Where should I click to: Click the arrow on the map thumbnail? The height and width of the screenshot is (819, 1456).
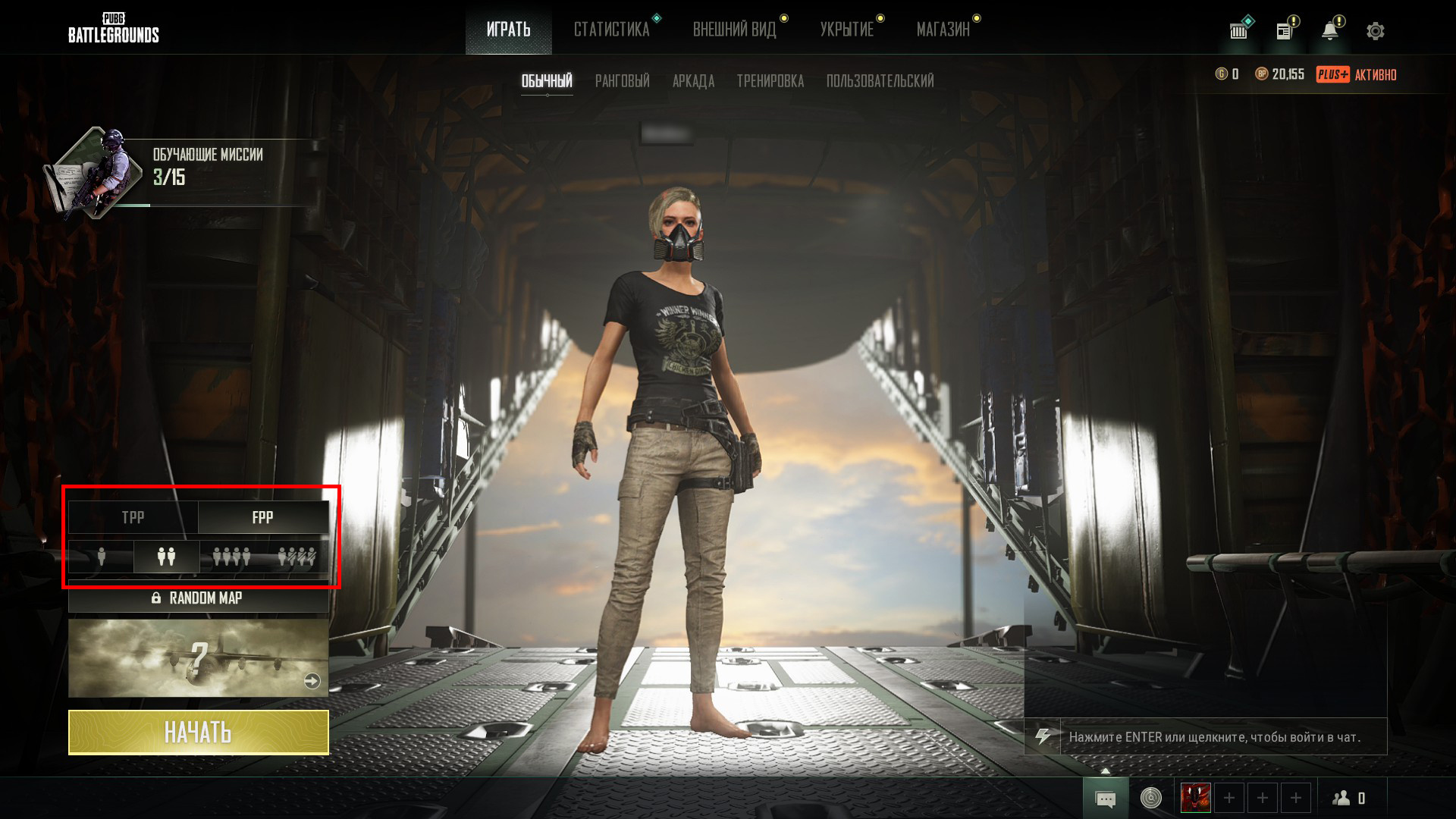click(x=312, y=681)
